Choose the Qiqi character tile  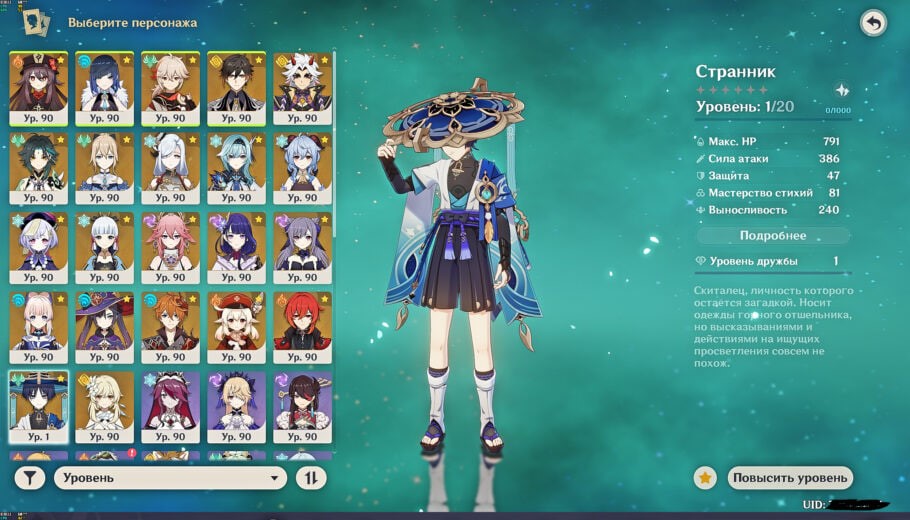[38, 243]
